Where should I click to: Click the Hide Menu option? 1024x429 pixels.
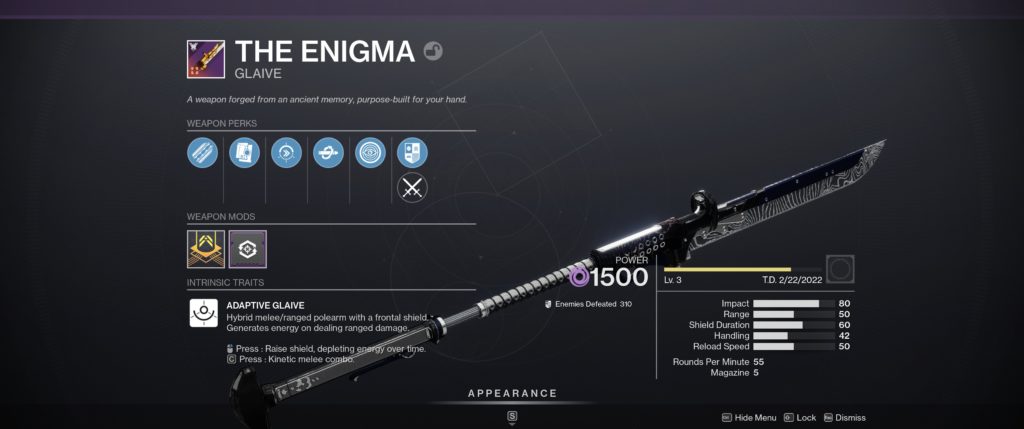(x=748, y=417)
